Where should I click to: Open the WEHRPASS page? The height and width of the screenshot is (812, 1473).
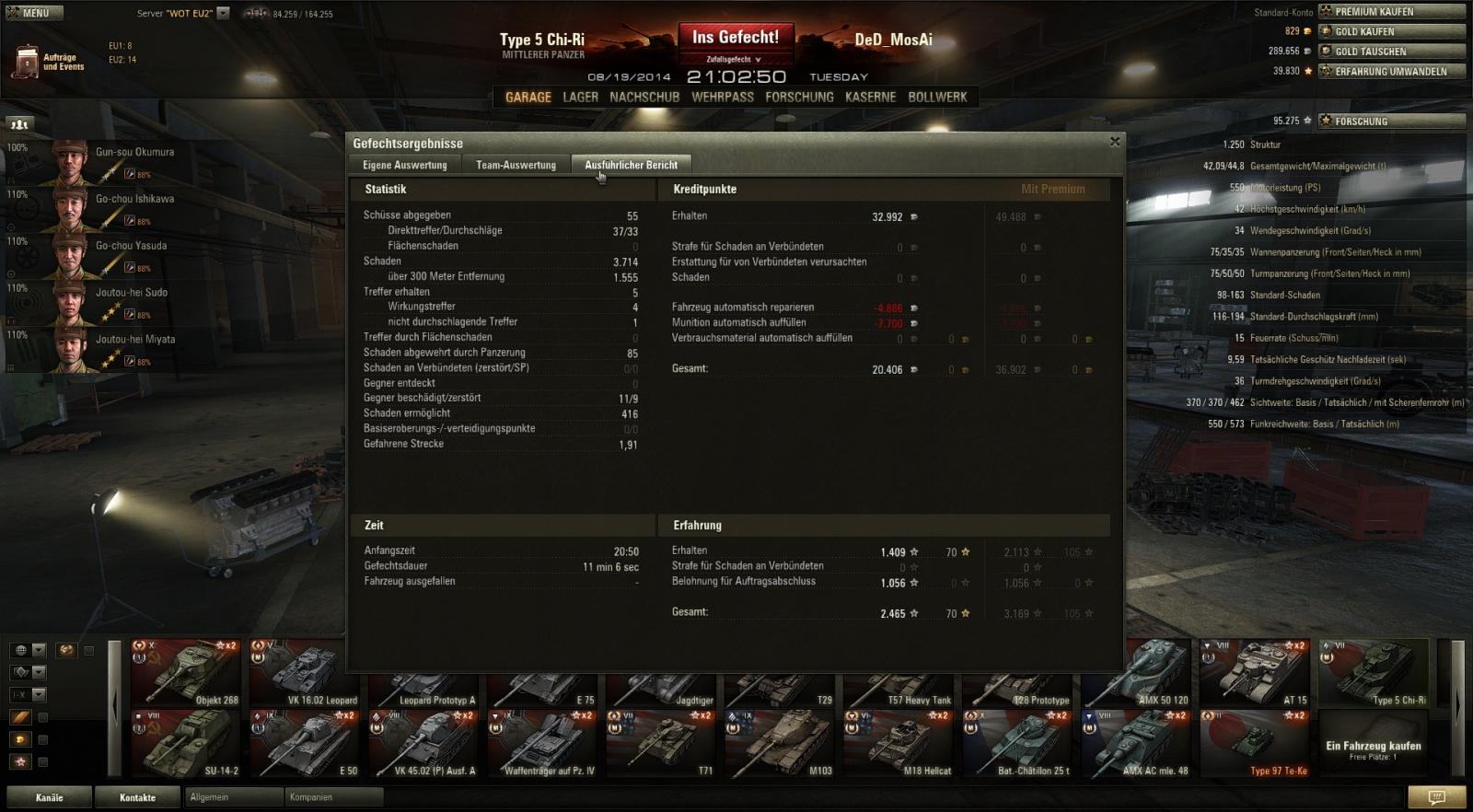[x=723, y=97]
